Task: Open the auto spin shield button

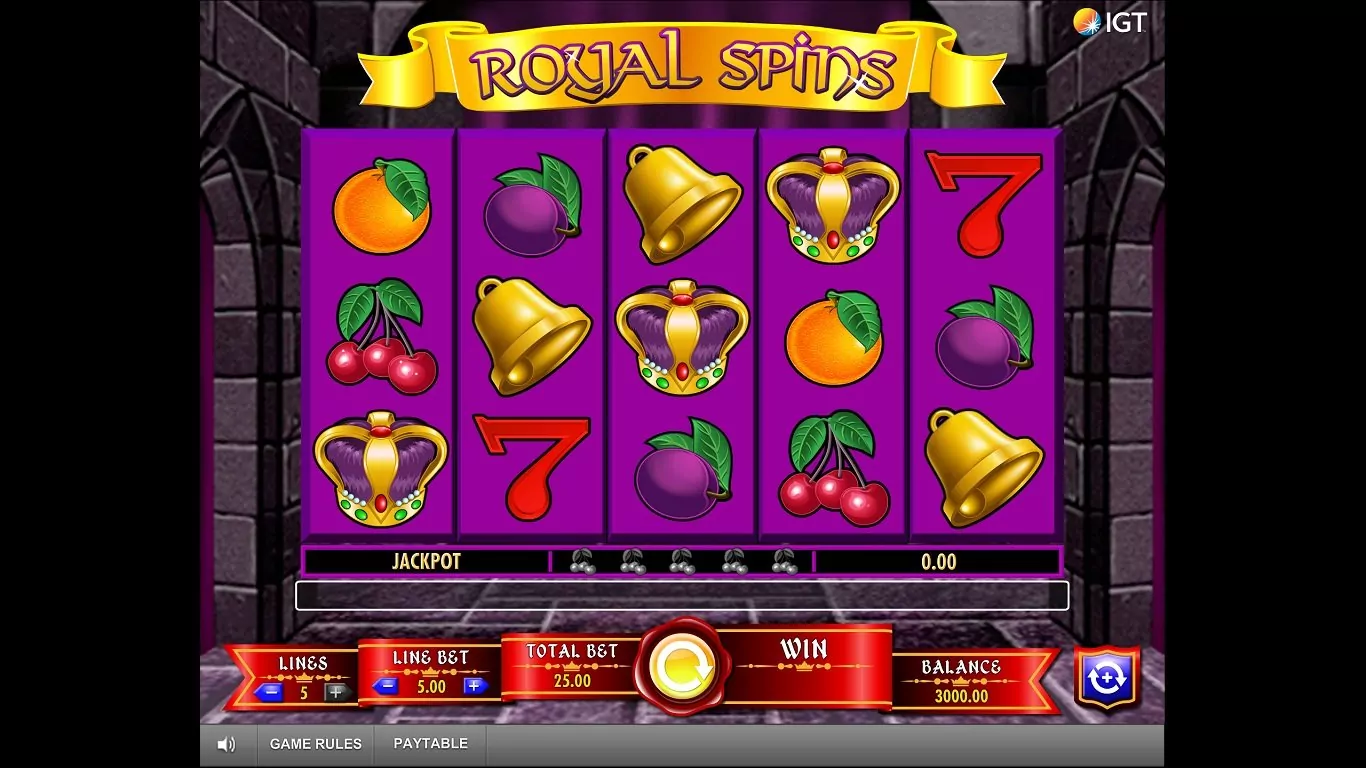Action: [1106, 677]
